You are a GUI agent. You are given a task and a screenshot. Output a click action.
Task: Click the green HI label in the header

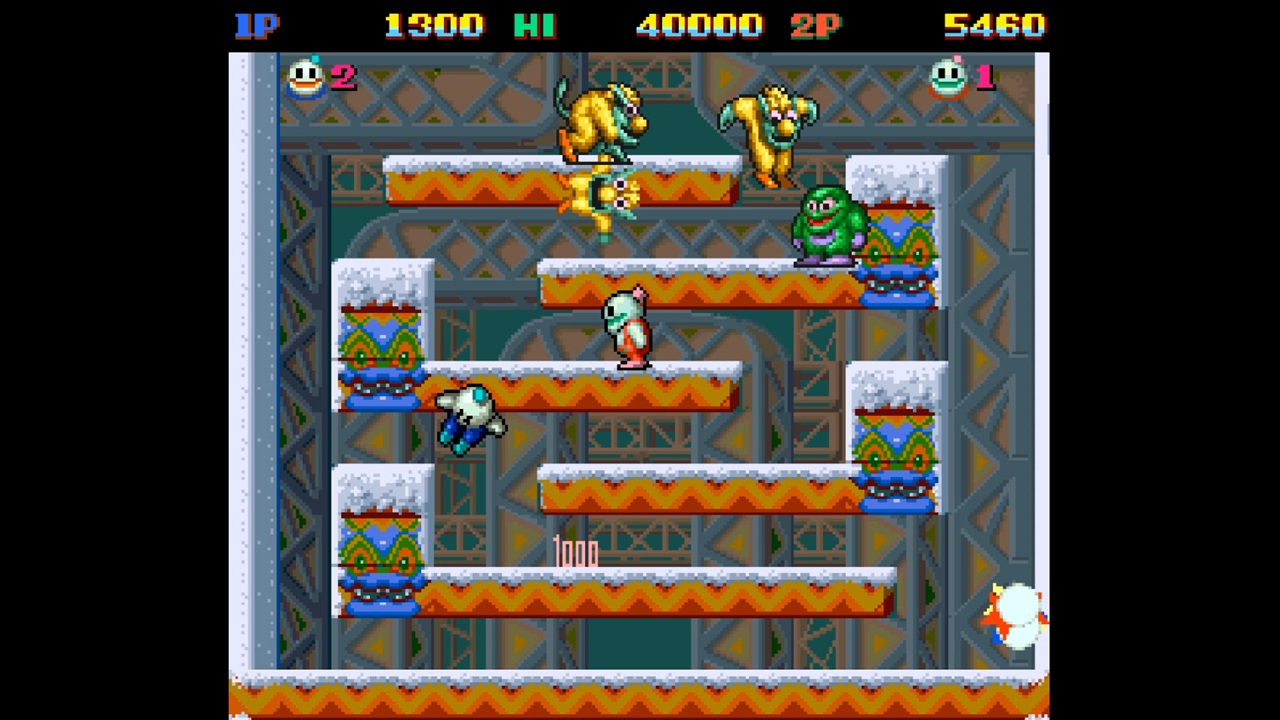pyautogui.click(x=534, y=25)
